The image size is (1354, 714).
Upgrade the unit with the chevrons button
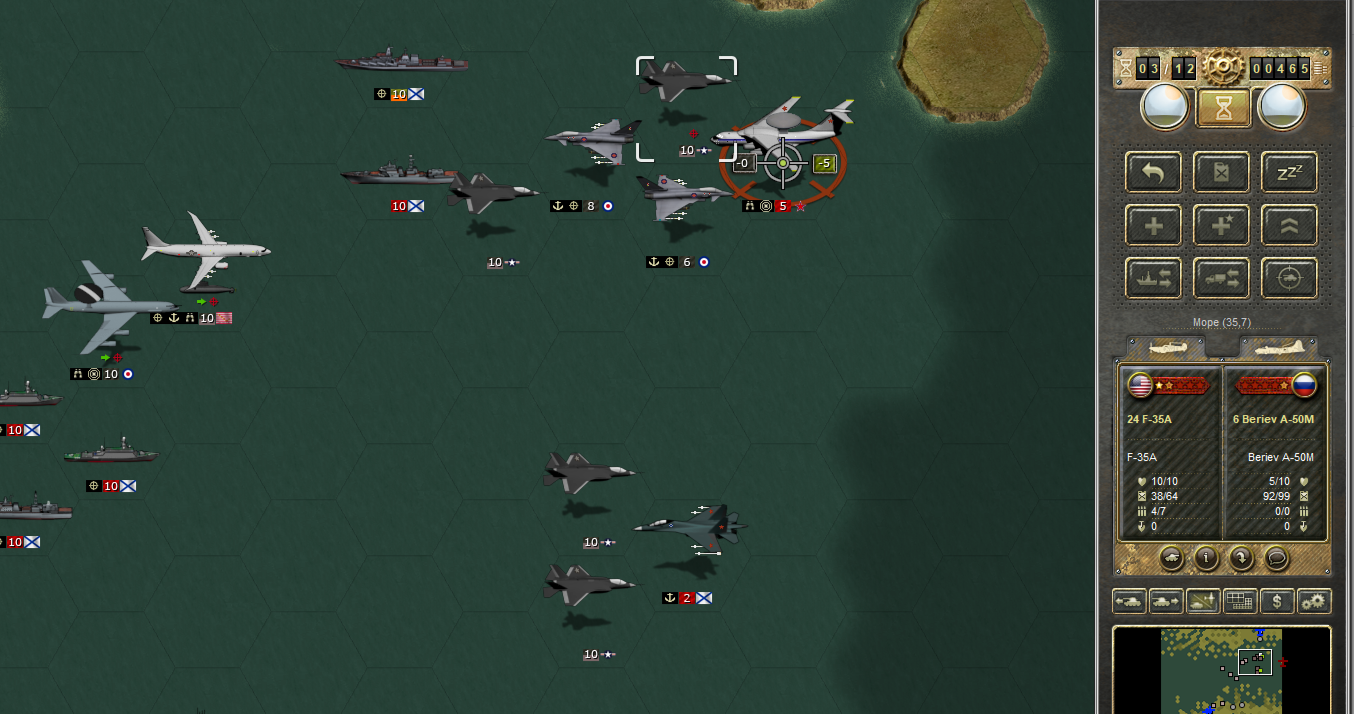(x=1289, y=225)
